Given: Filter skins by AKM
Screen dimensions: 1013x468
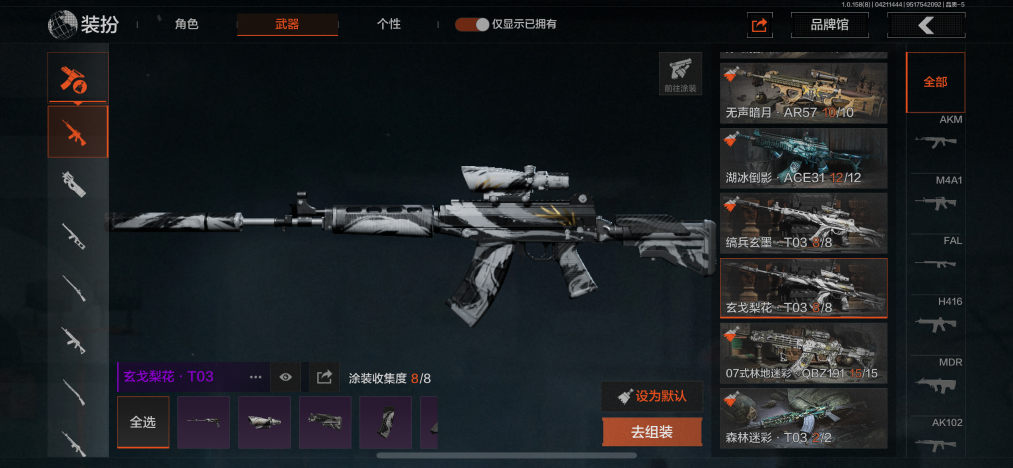Looking at the screenshot, I should [936, 135].
